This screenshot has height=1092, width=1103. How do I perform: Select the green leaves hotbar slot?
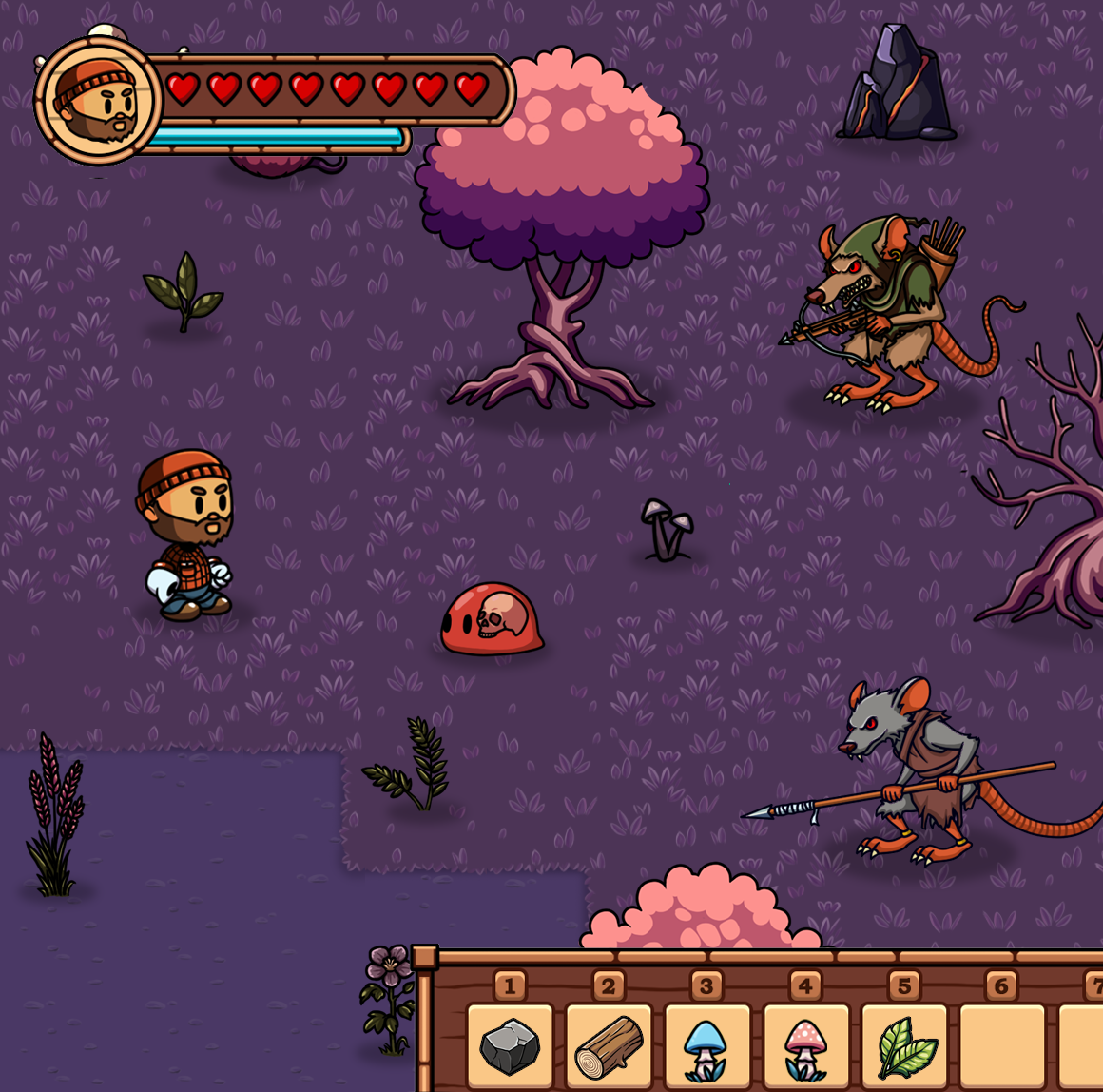coord(904,1045)
